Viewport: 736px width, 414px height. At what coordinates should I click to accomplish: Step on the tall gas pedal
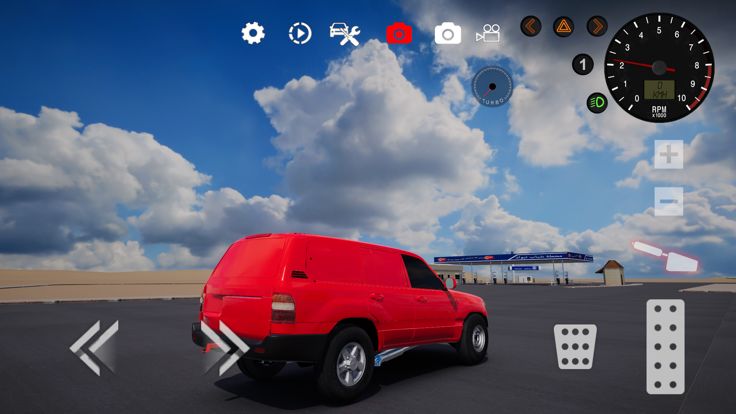(665, 346)
